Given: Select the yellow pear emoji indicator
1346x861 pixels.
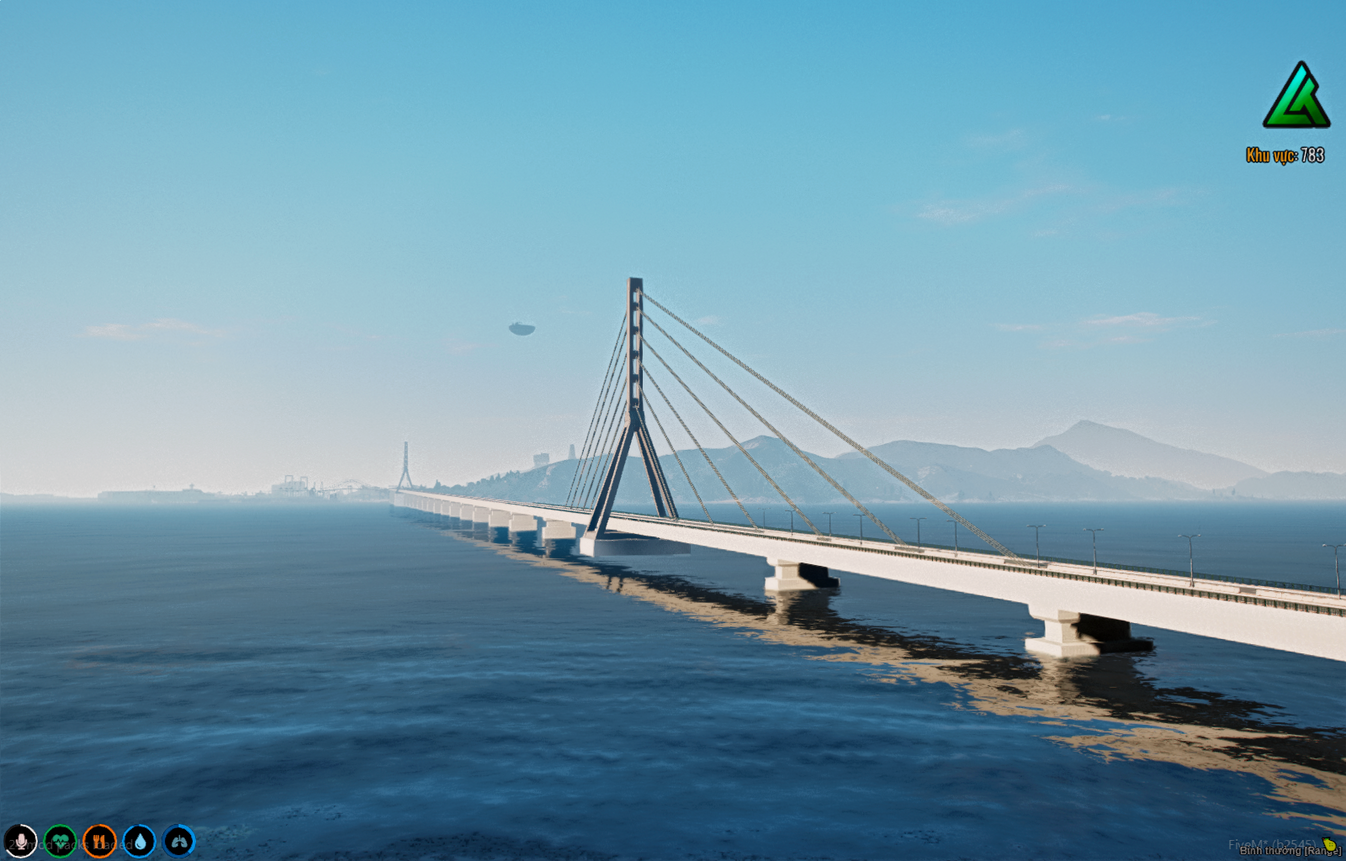Looking at the screenshot, I should point(1328,845).
